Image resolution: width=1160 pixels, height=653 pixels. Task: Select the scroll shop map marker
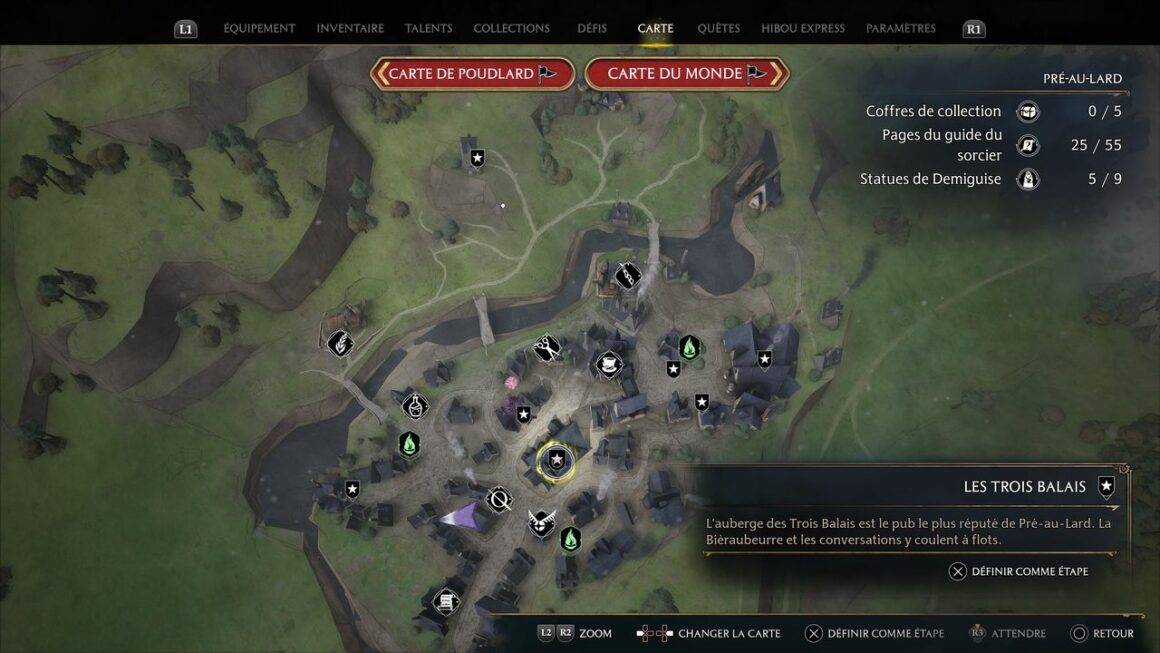pyautogui.click(x=446, y=601)
